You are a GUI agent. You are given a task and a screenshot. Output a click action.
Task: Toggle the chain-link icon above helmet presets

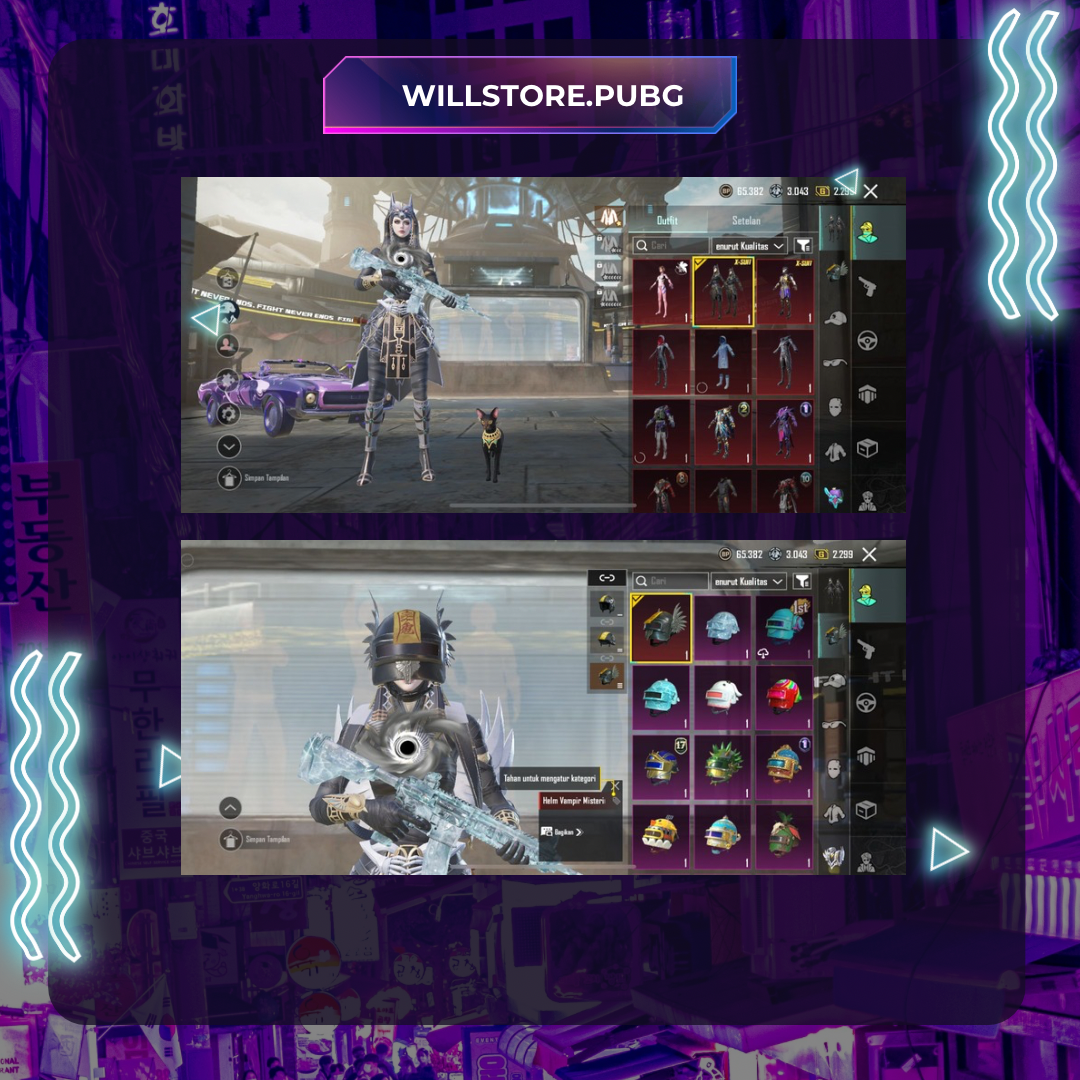(607, 578)
